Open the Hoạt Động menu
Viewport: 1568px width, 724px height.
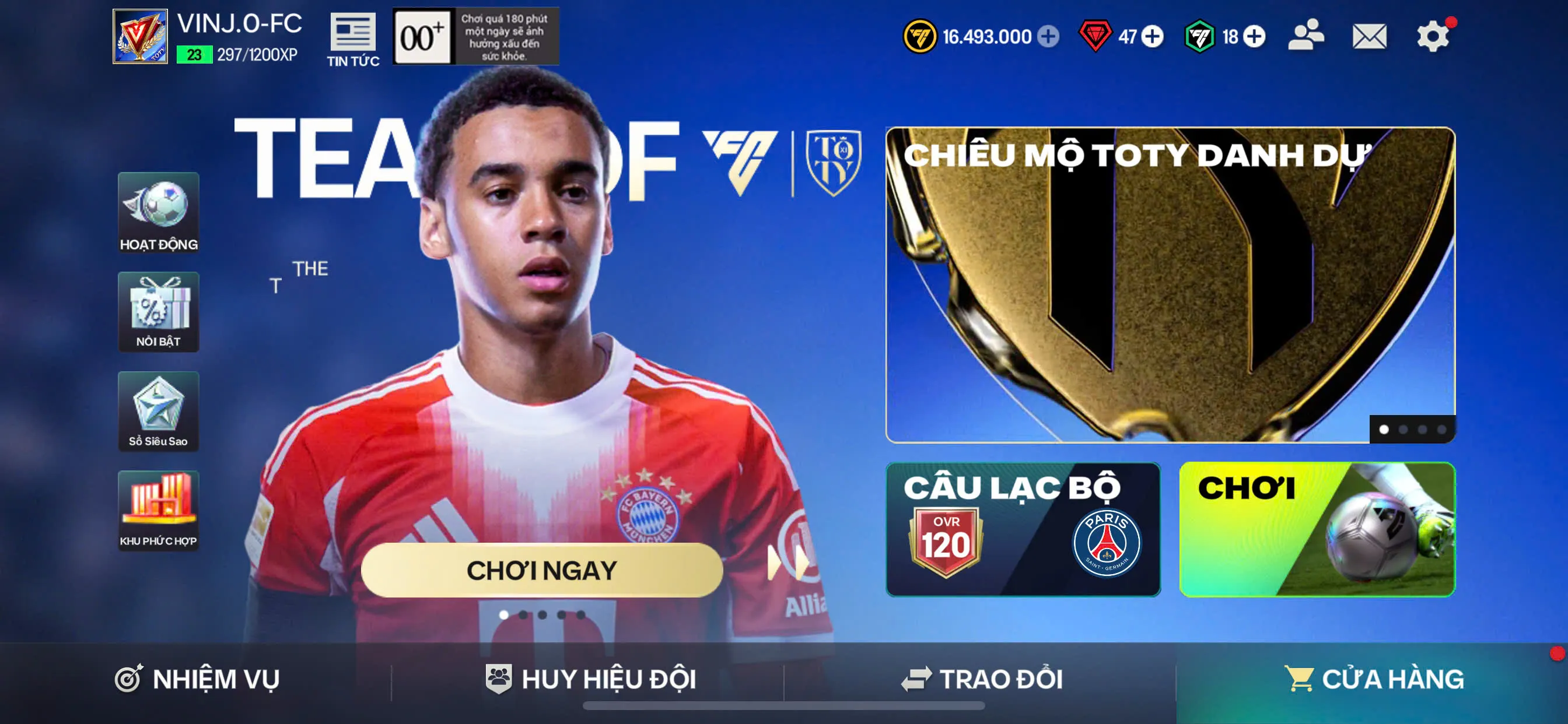click(x=158, y=212)
